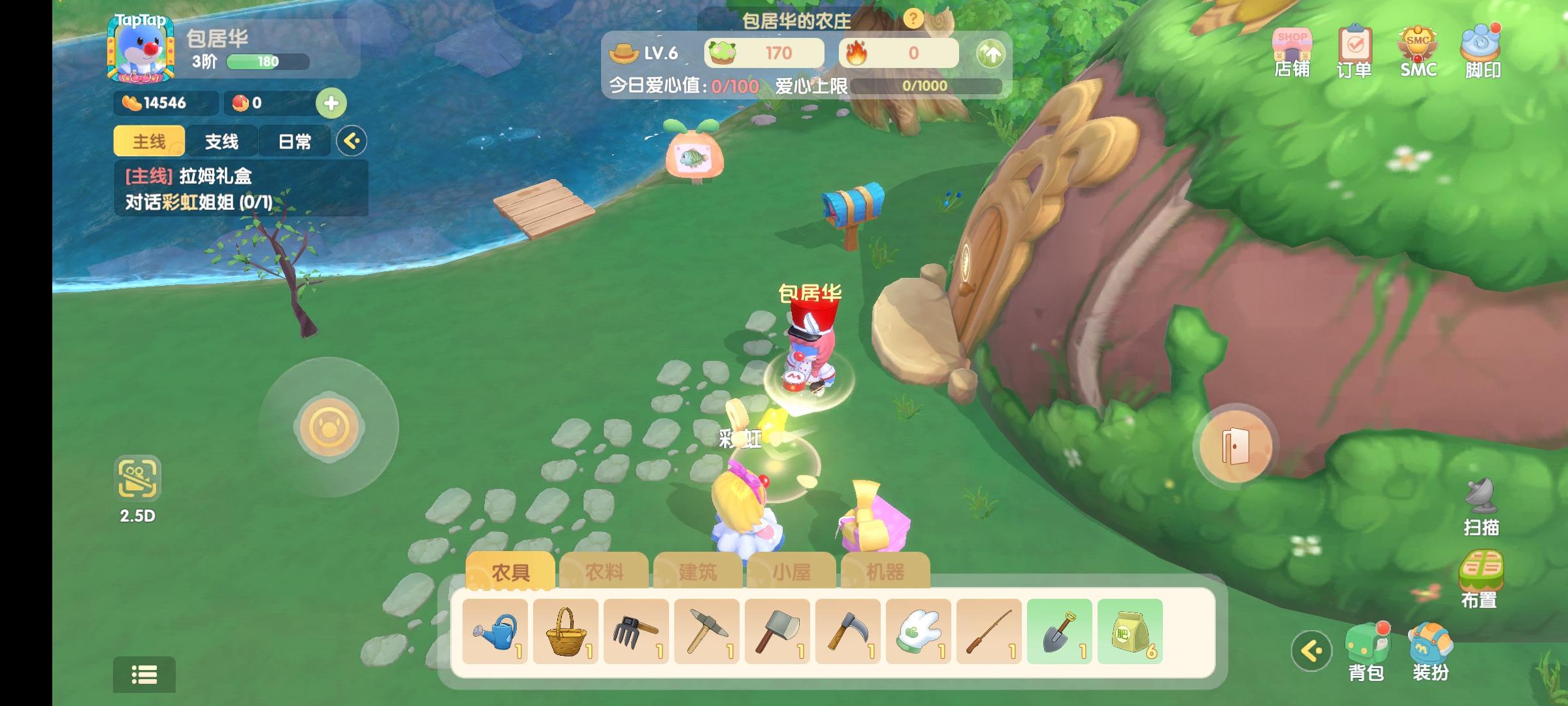Viewport: 1568px width, 706px height.
Task: Add currency with the green plus button
Action: coord(331,103)
